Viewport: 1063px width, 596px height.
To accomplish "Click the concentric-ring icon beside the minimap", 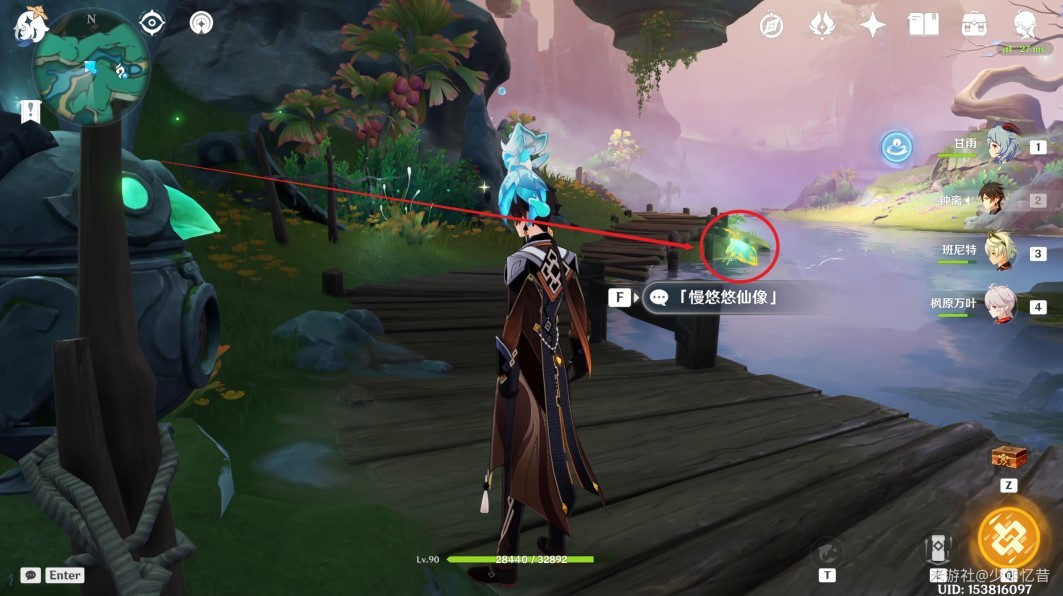I will [200, 23].
